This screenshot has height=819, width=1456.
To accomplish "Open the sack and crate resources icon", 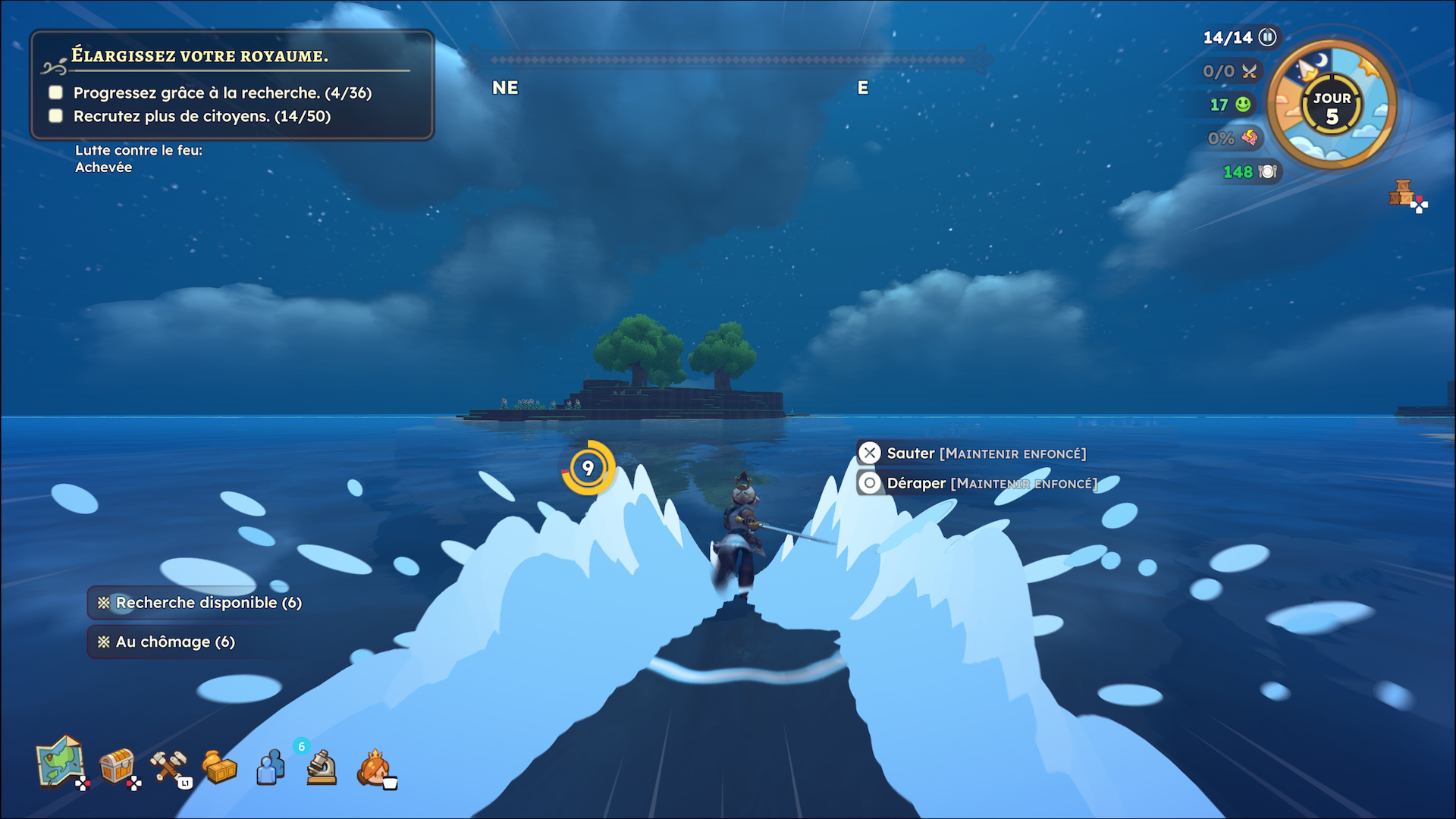I will tap(219, 767).
